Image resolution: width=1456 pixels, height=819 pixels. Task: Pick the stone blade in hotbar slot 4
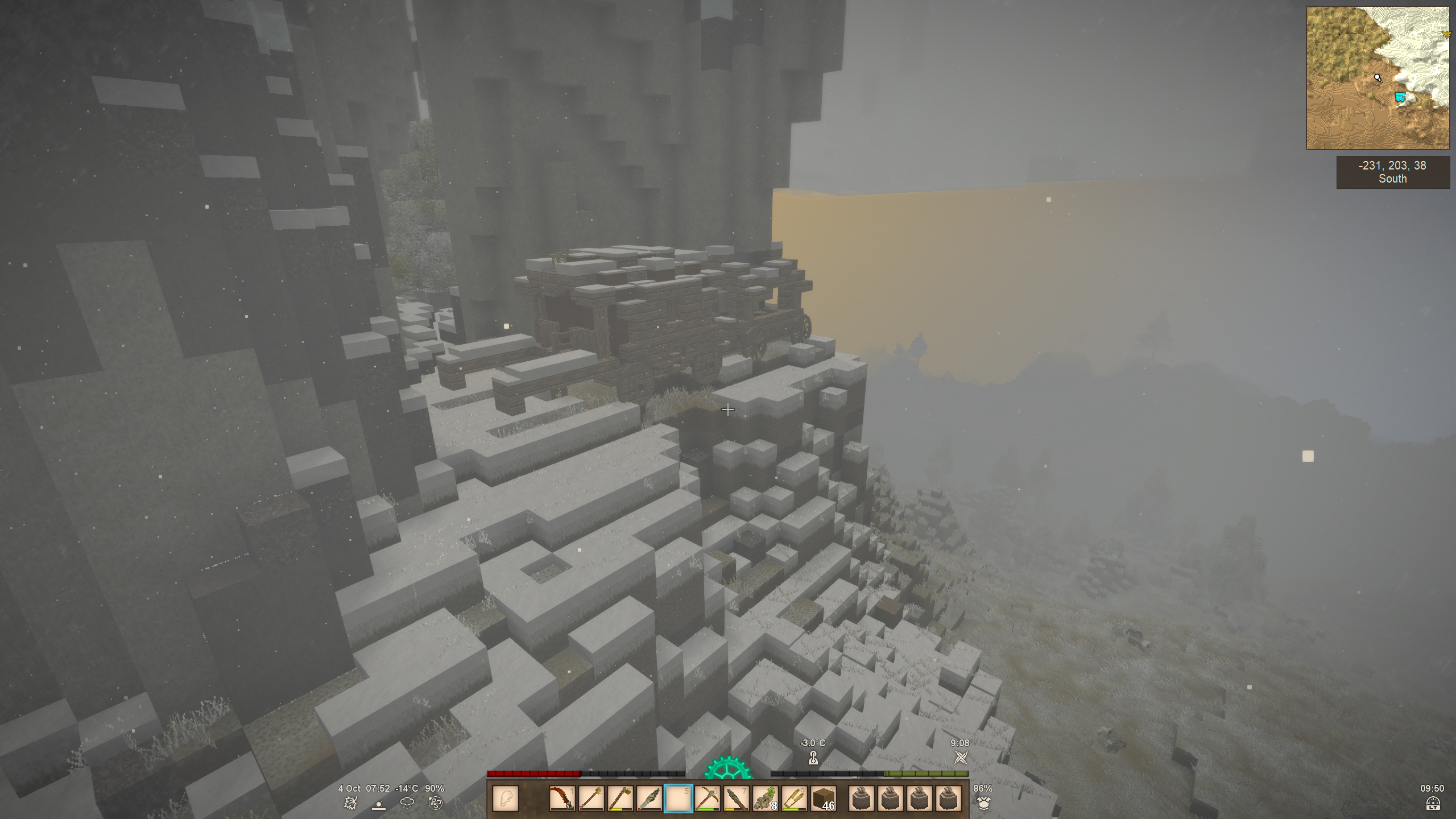649,799
